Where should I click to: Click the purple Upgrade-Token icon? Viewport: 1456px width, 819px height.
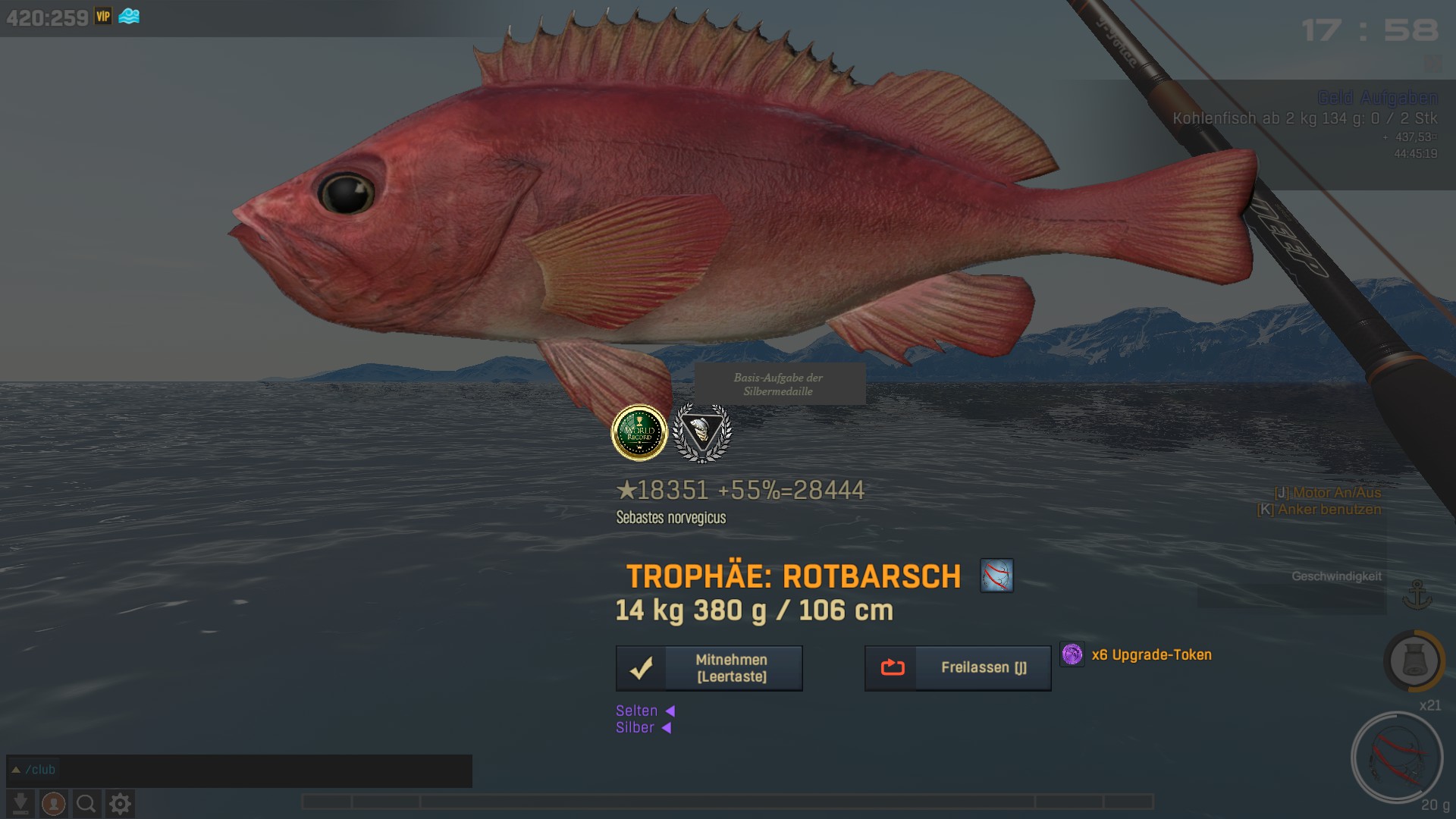1072,654
